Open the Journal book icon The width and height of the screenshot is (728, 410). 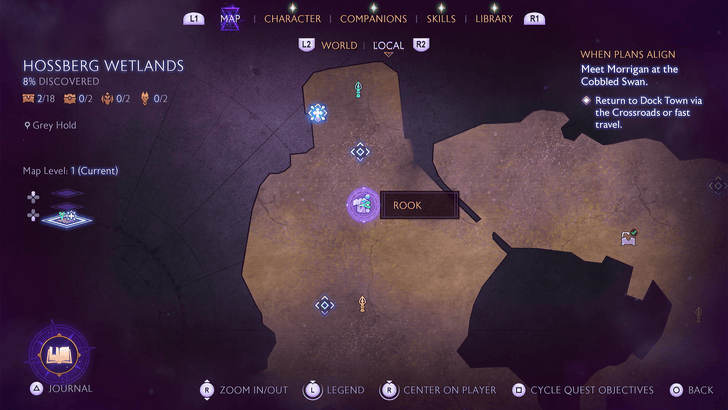coord(62,353)
